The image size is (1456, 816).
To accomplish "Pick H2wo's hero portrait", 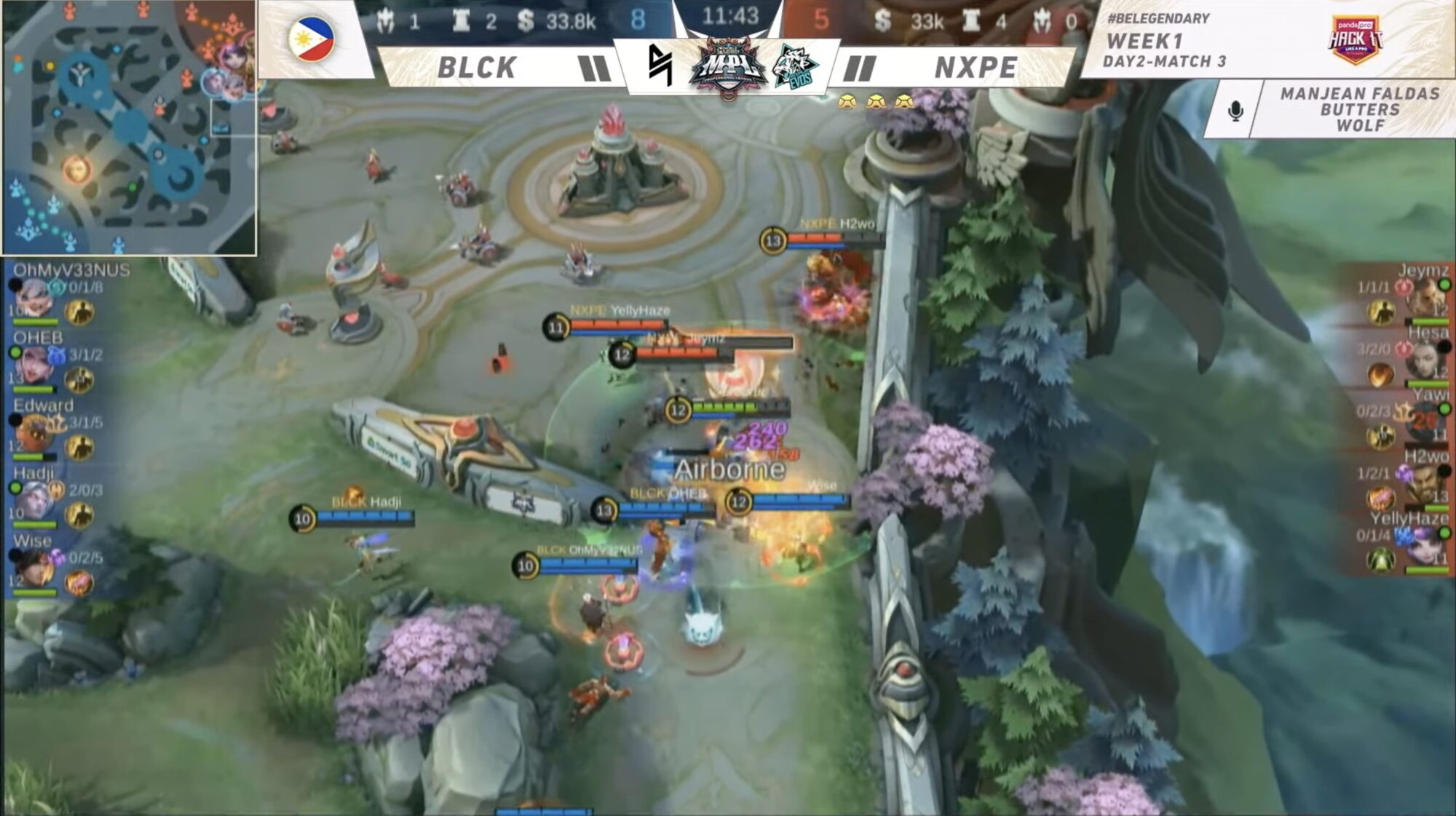I will [x=1425, y=486].
